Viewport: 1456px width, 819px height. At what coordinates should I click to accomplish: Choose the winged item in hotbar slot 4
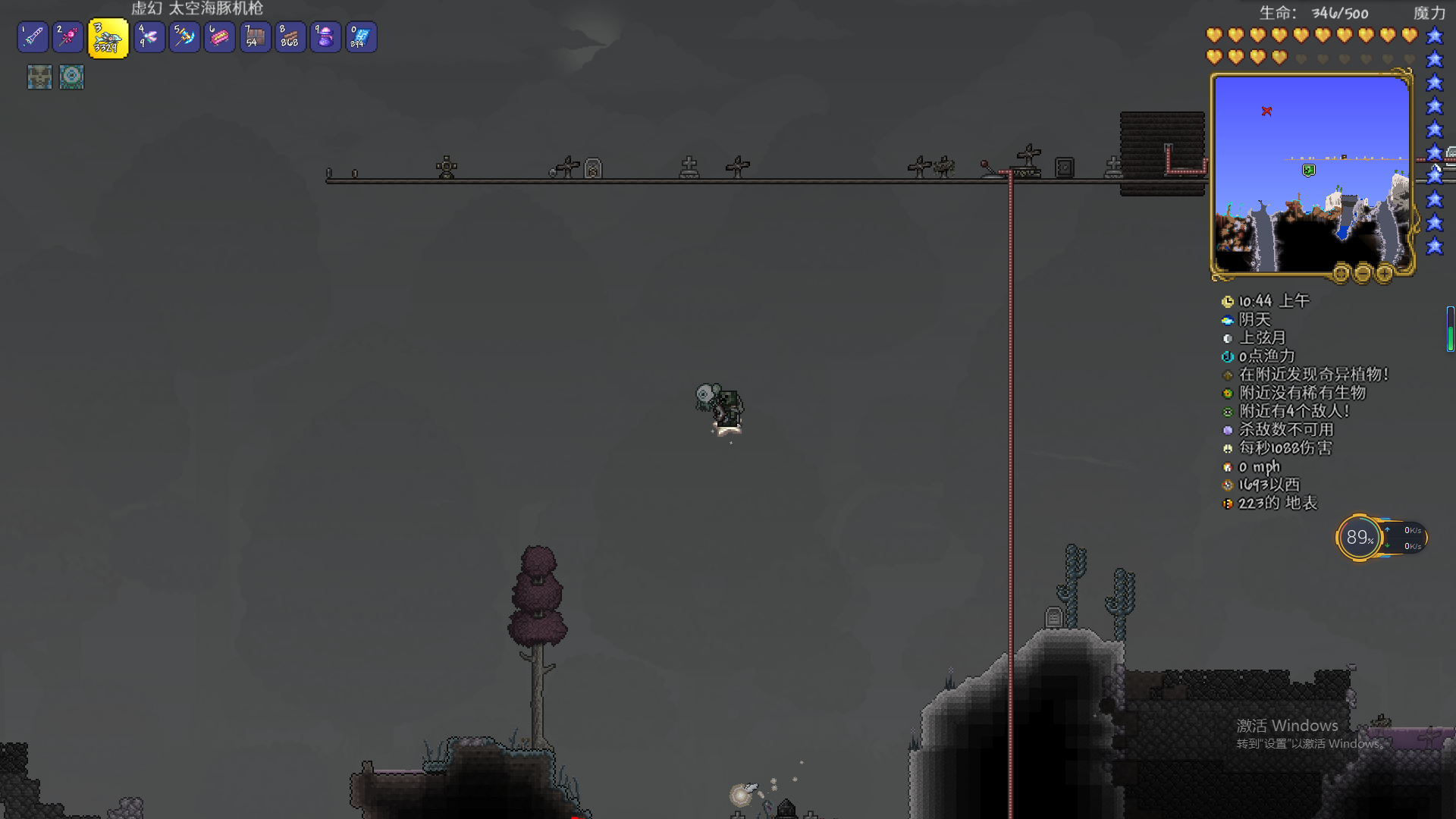[149, 37]
